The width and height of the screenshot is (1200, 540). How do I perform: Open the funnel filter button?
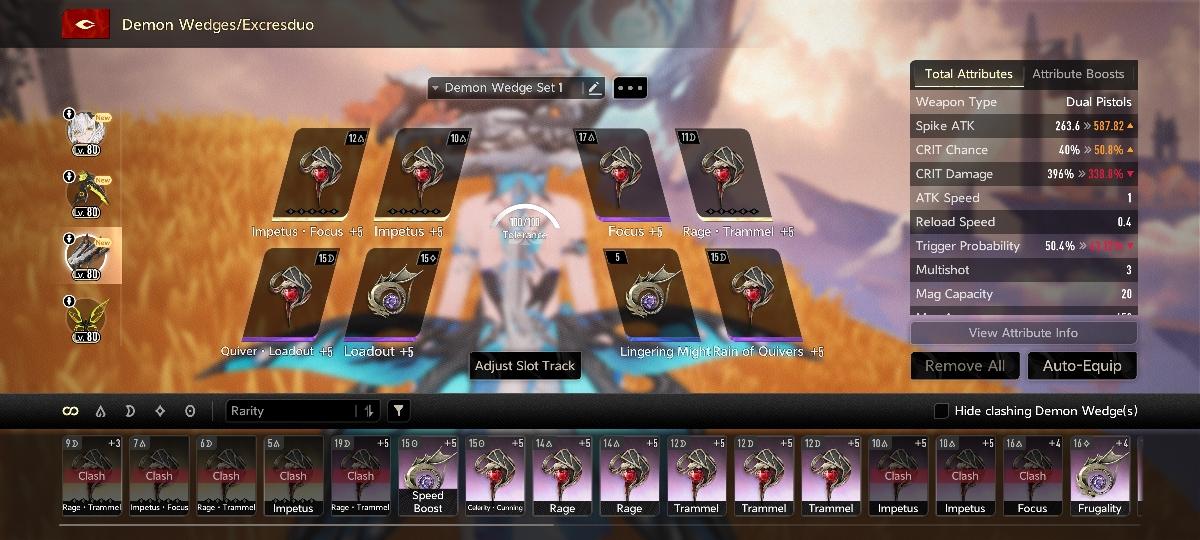coord(399,411)
